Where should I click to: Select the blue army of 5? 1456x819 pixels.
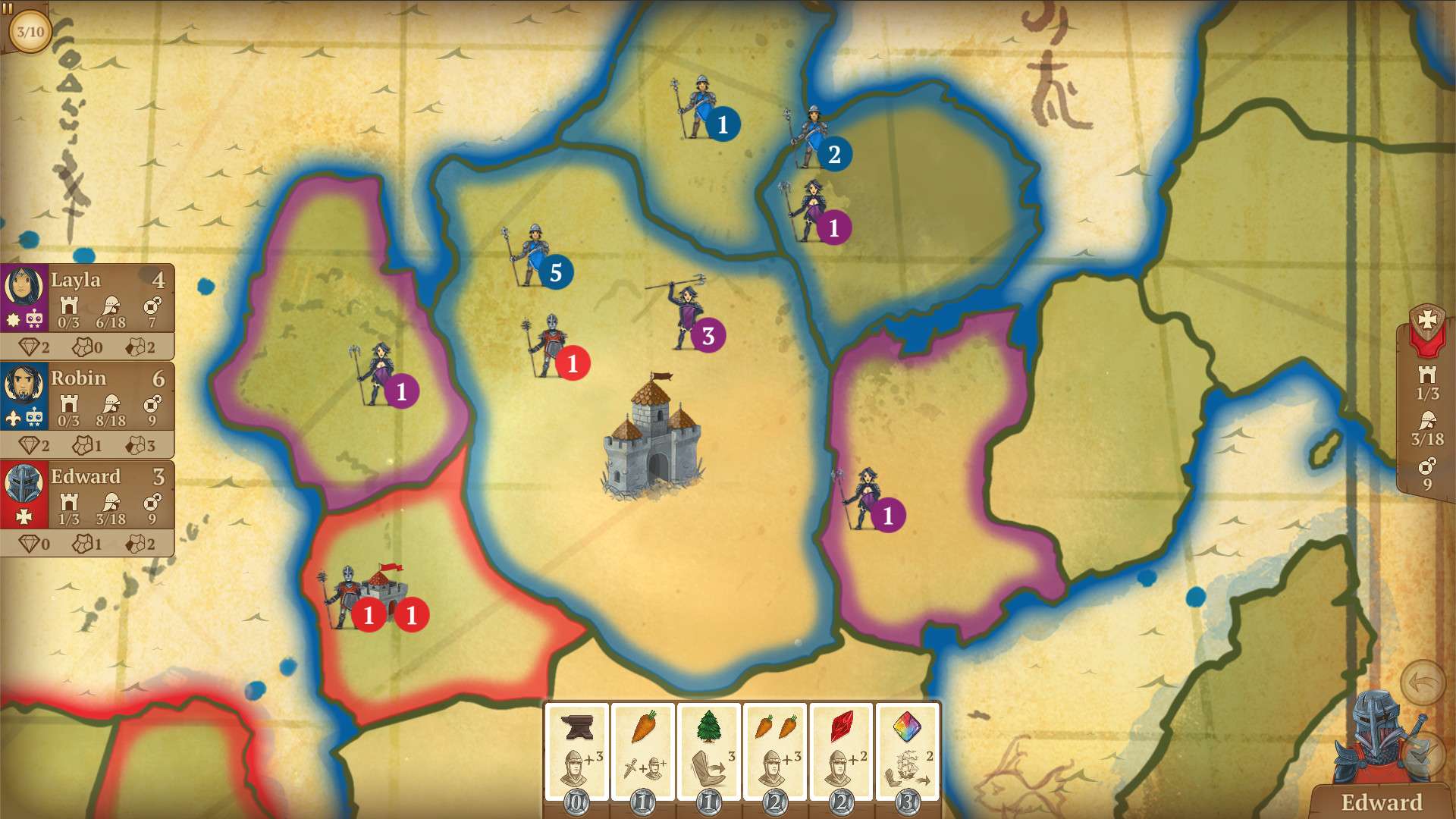(x=537, y=256)
